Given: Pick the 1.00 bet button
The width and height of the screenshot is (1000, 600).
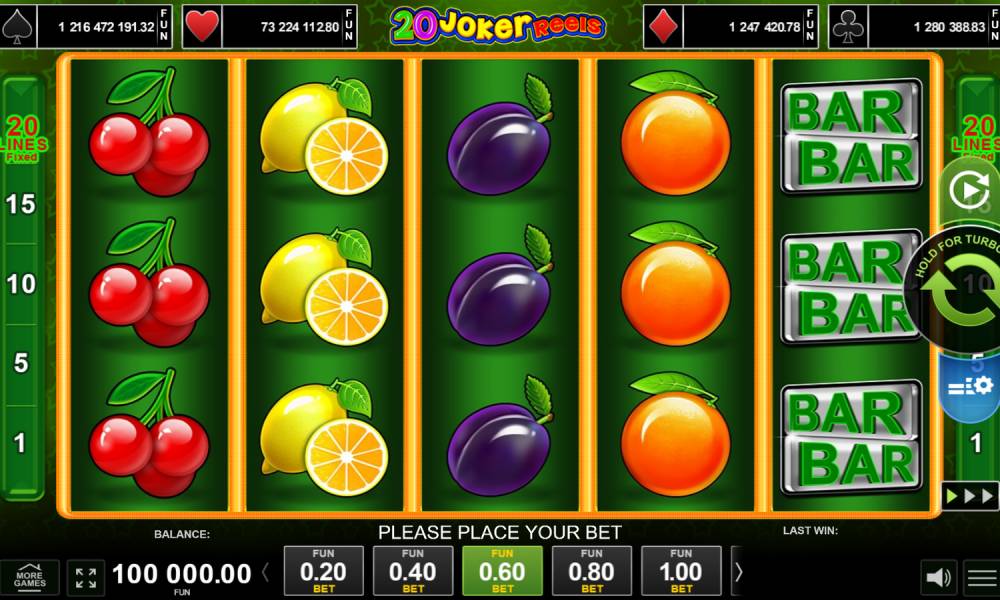Looking at the screenshot, I should coord(681,571).
